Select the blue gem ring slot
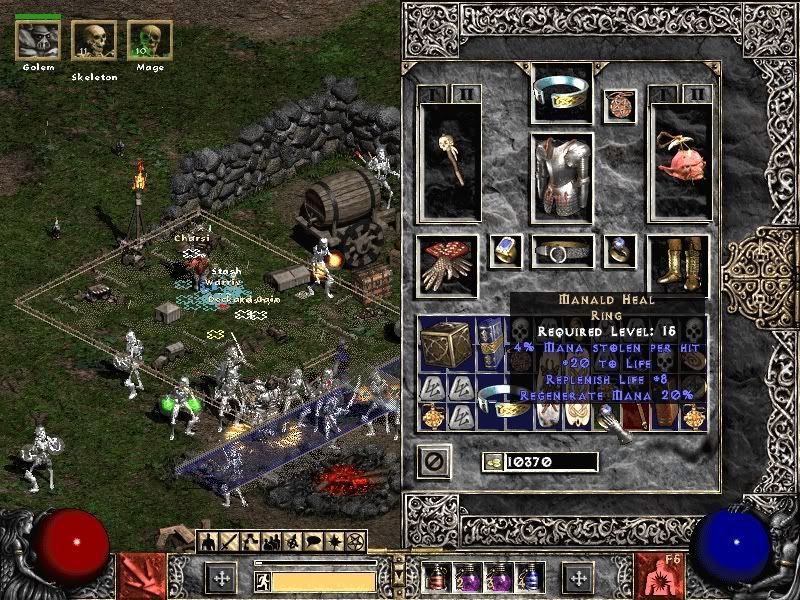This screenshot has height=600, width=800. click(506, 251)
